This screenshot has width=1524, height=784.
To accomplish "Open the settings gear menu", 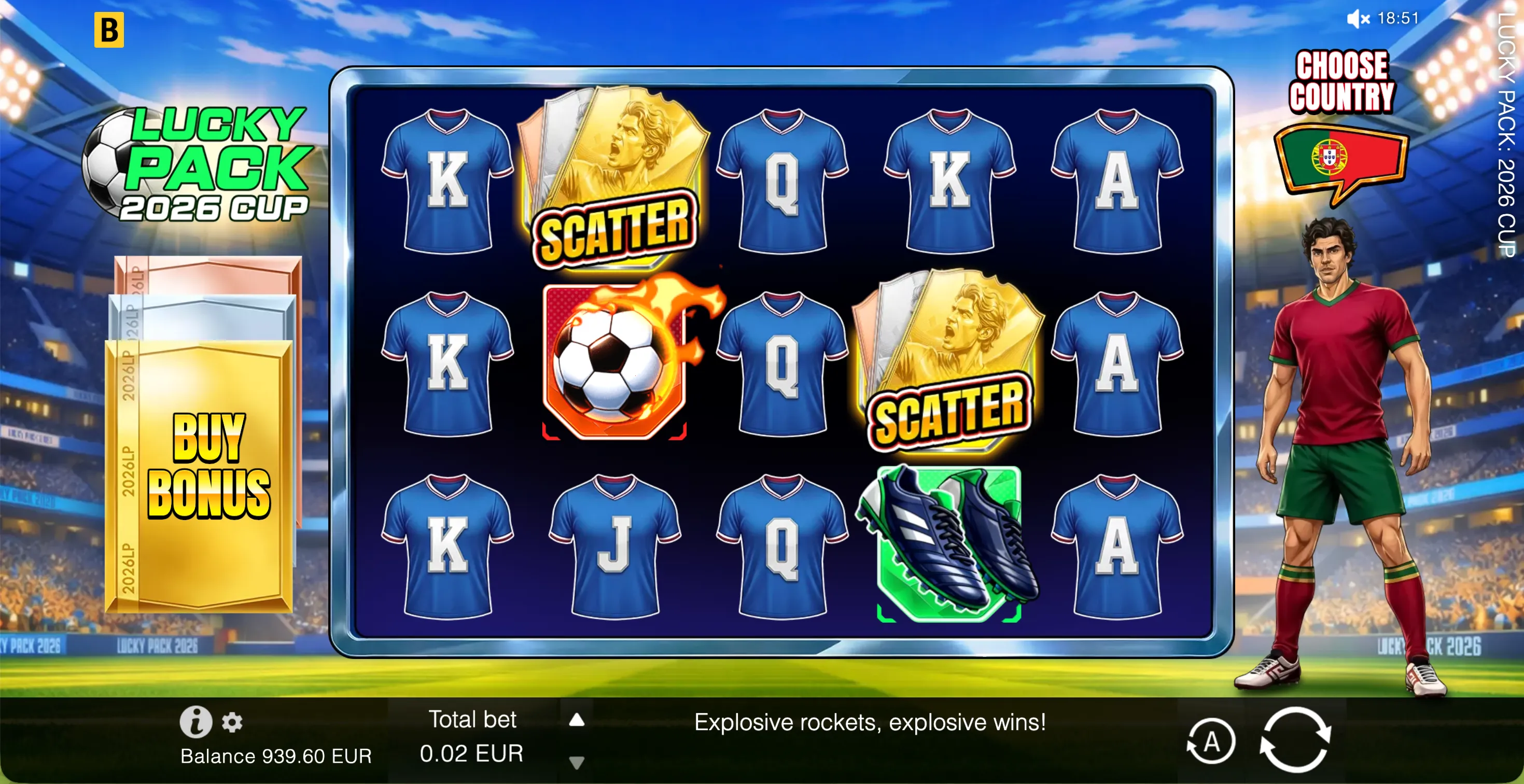I will point(232,723).
